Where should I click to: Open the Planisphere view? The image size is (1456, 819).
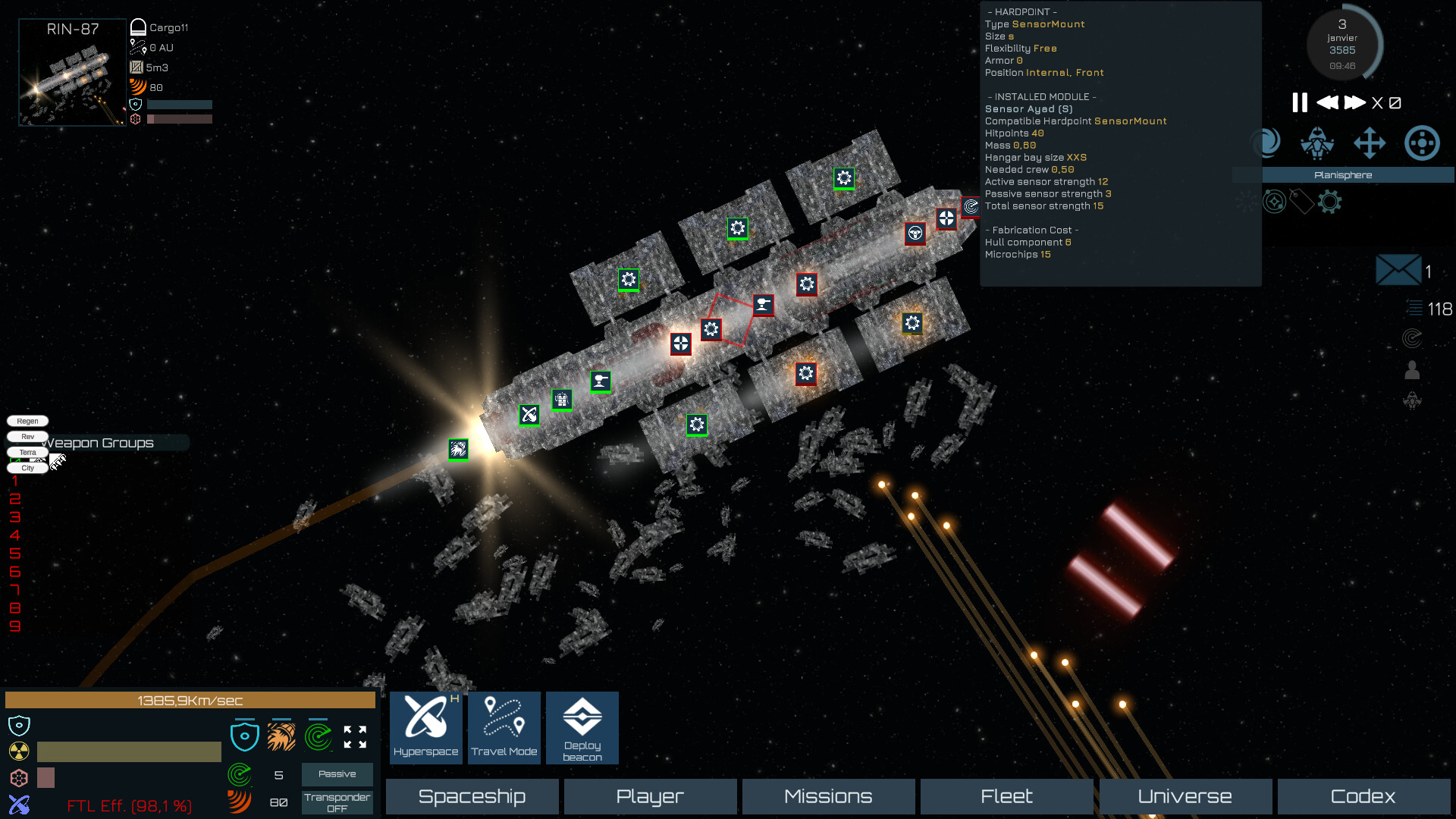(x=1343, y=175)
